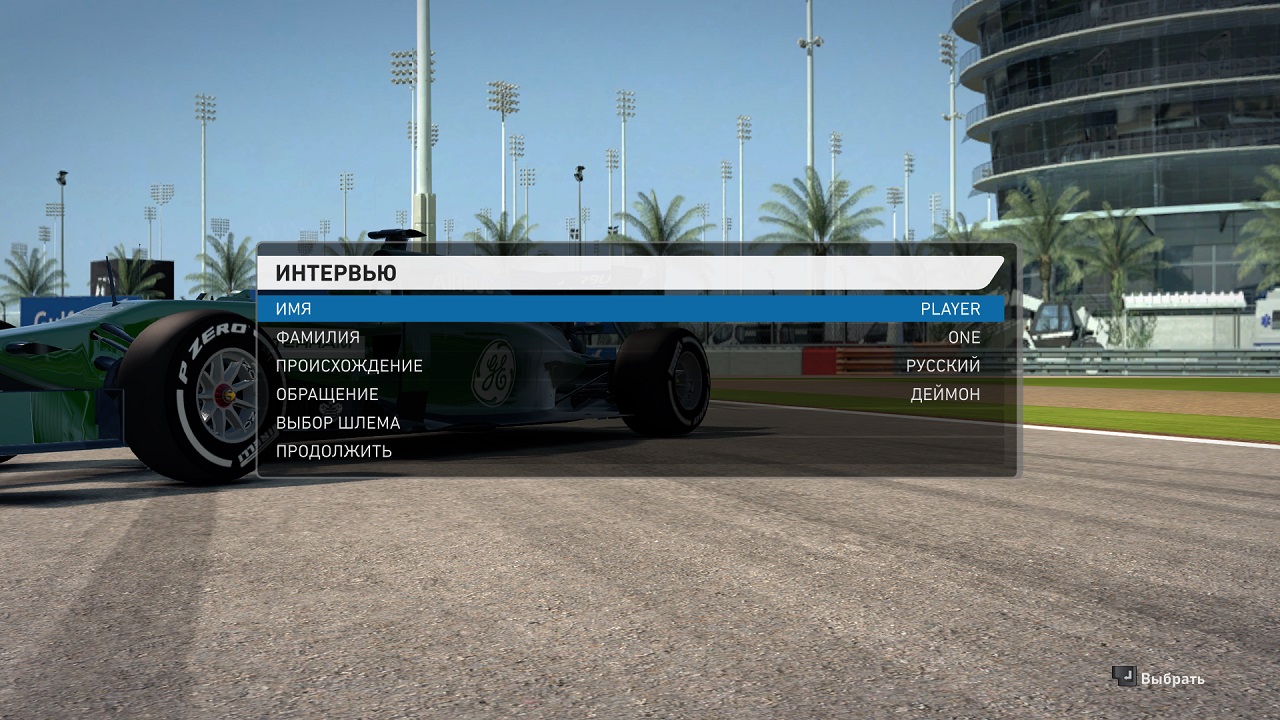Choose the ФАМИЛИЯ surname entry
Screen dimensions: 1280x720
pos(630,338)
